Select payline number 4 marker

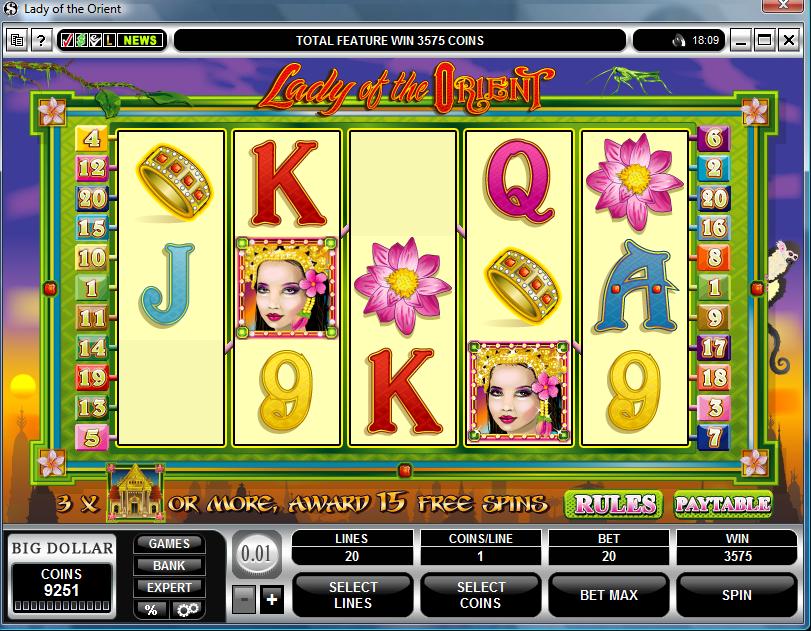tap(93, 139)
